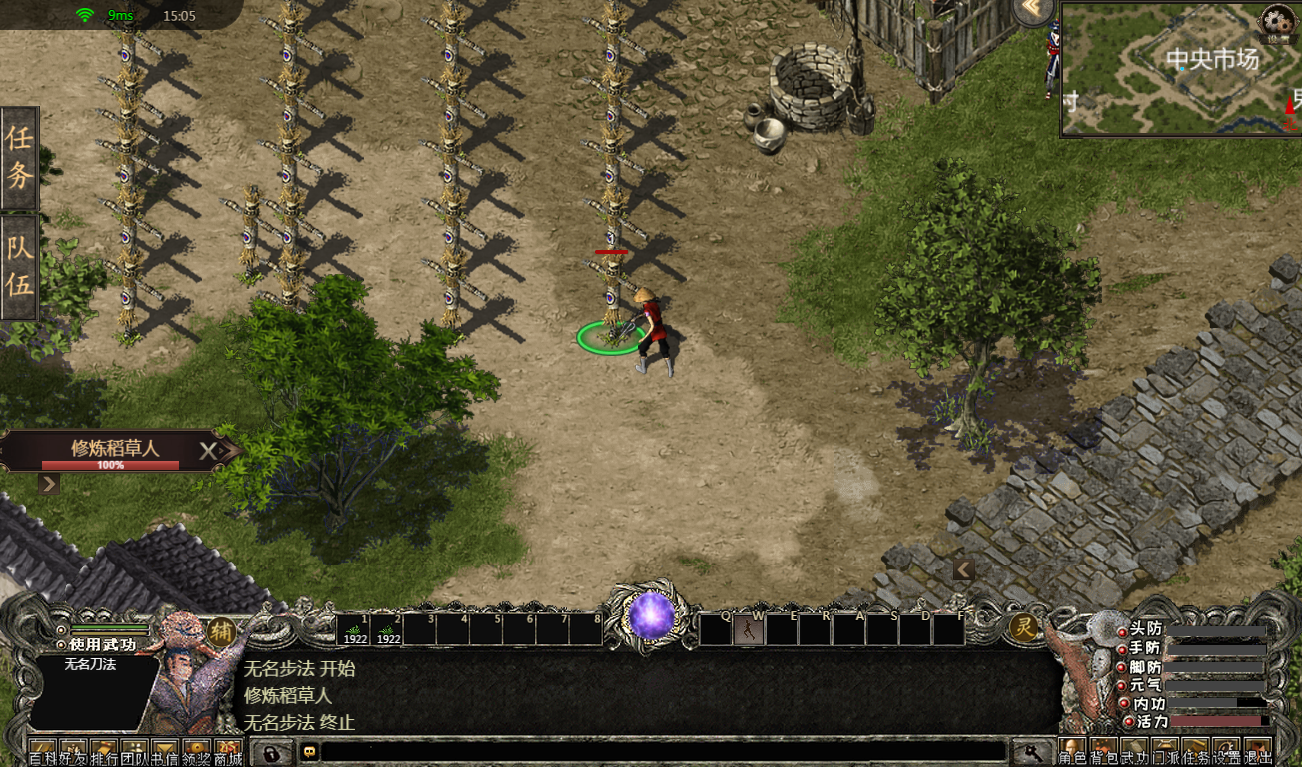Activate the footwork skill in slot W

pyautogui.click(x=749, y=629)
